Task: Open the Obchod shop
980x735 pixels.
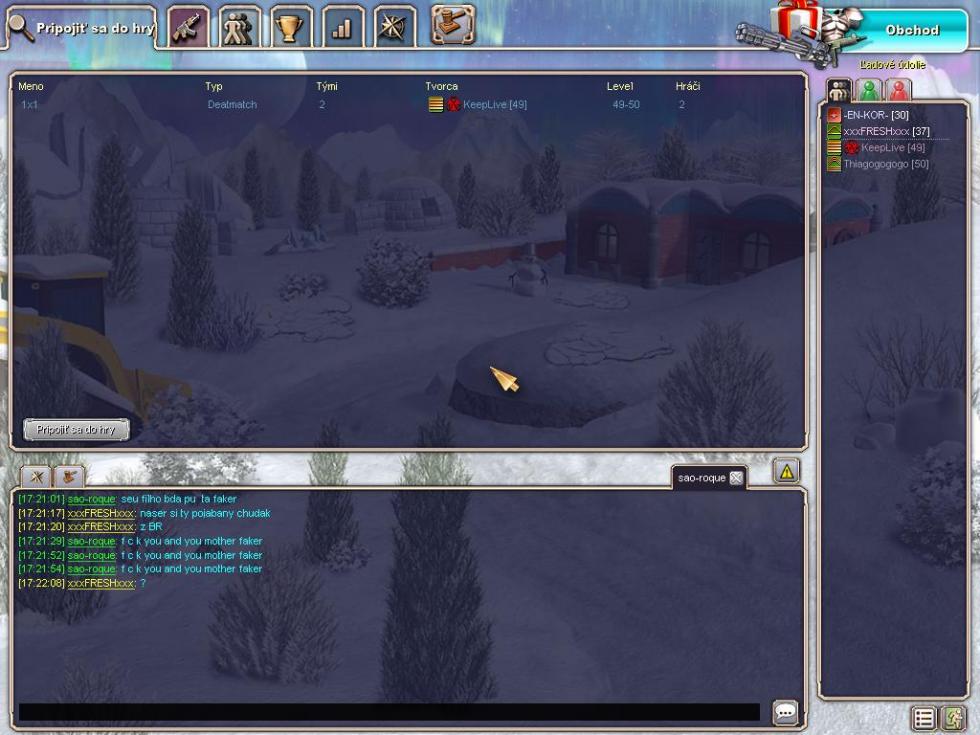Action: click(x=910, y=30)
